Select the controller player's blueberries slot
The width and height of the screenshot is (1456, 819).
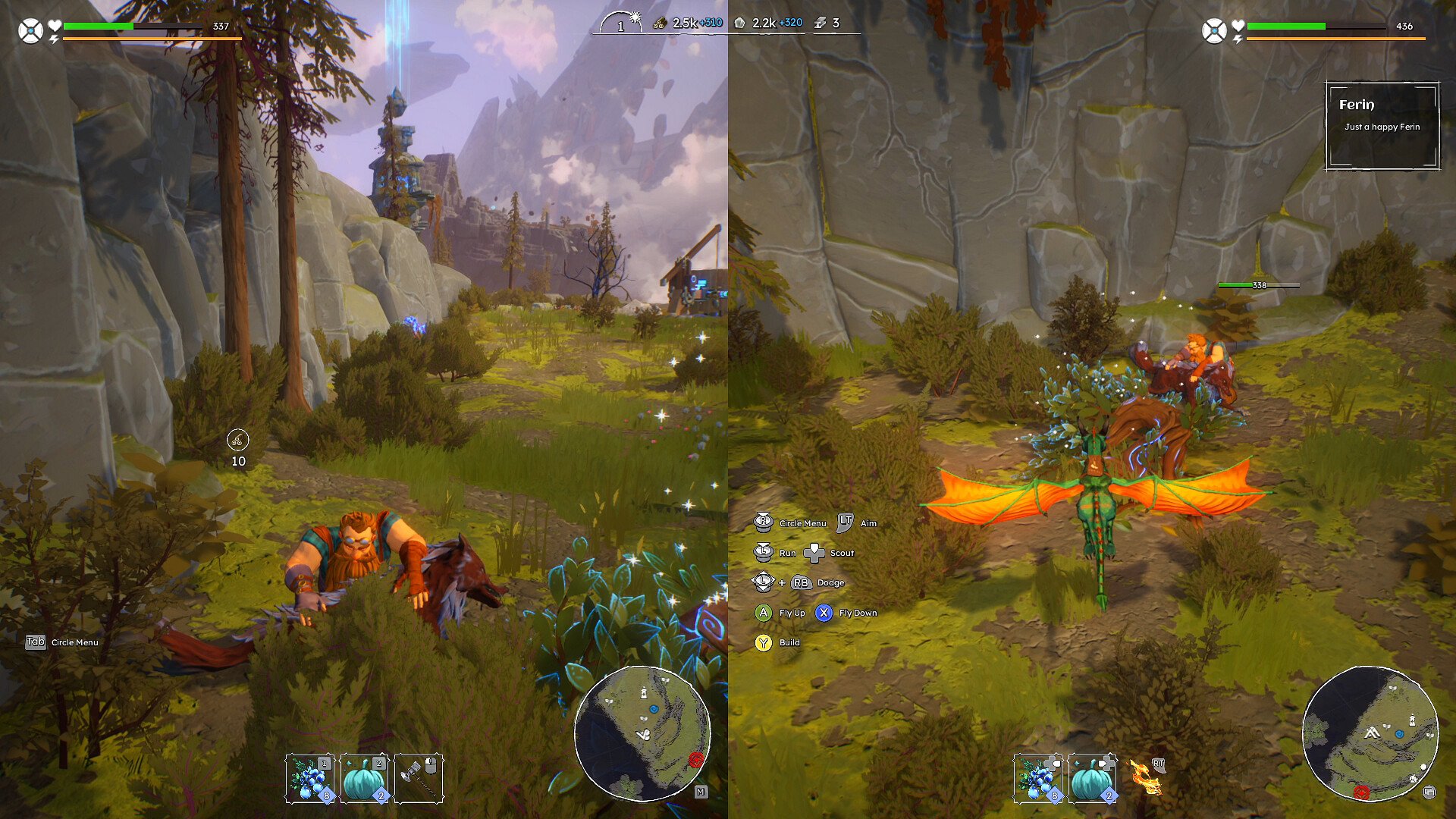pyautogui.click(x=1037, y=778)
